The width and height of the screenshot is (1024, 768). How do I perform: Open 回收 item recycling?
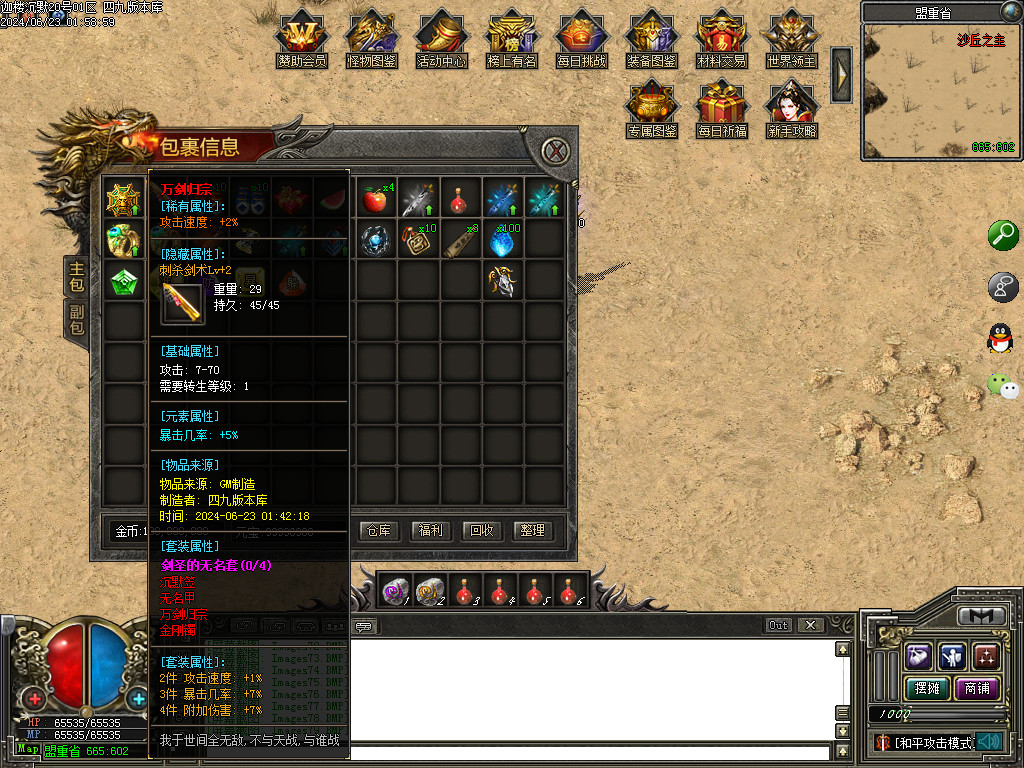[x=482, y=531]
